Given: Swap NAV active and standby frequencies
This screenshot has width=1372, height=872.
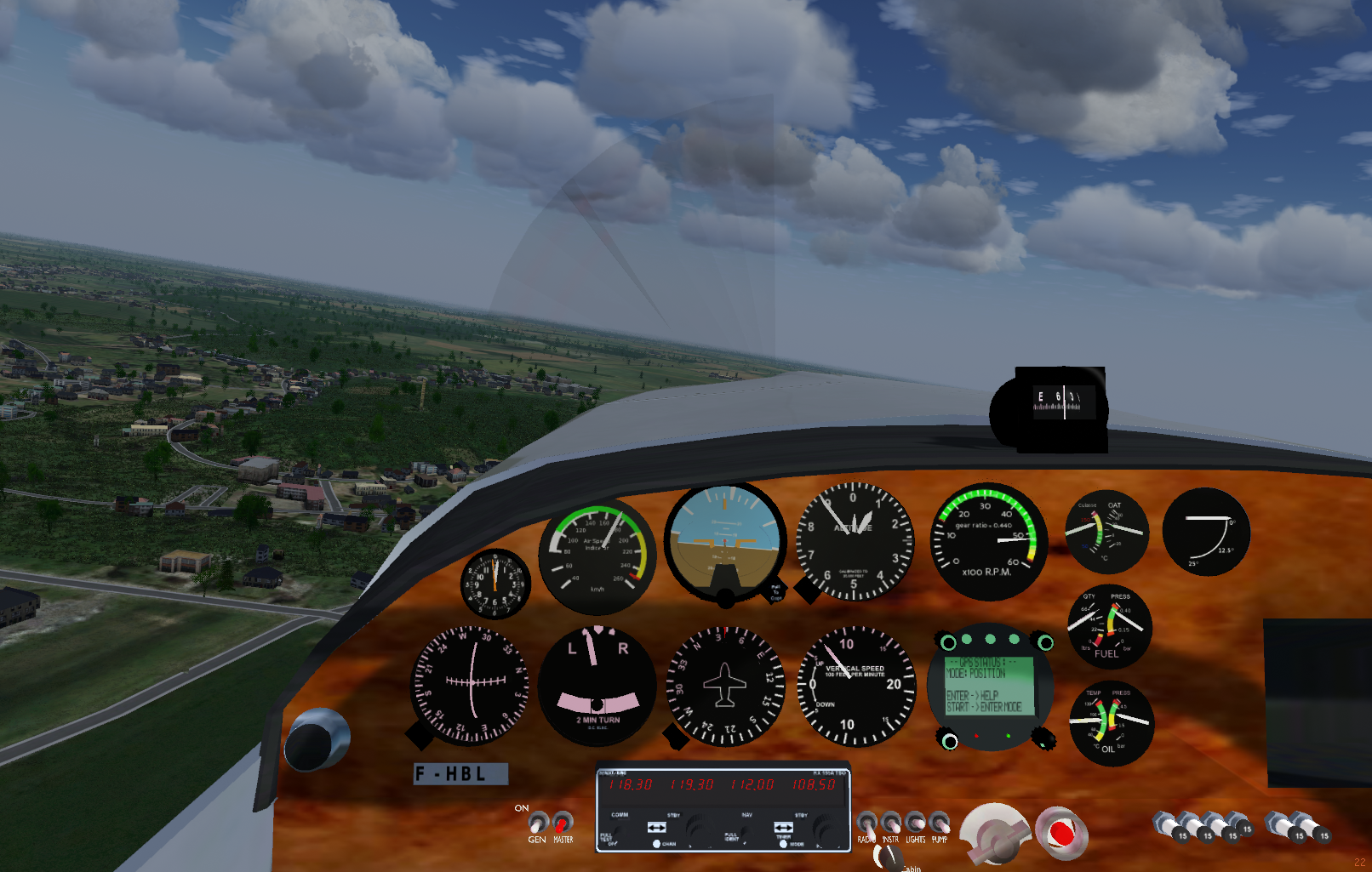Looking at the screenshot, I should coord(783,827).
